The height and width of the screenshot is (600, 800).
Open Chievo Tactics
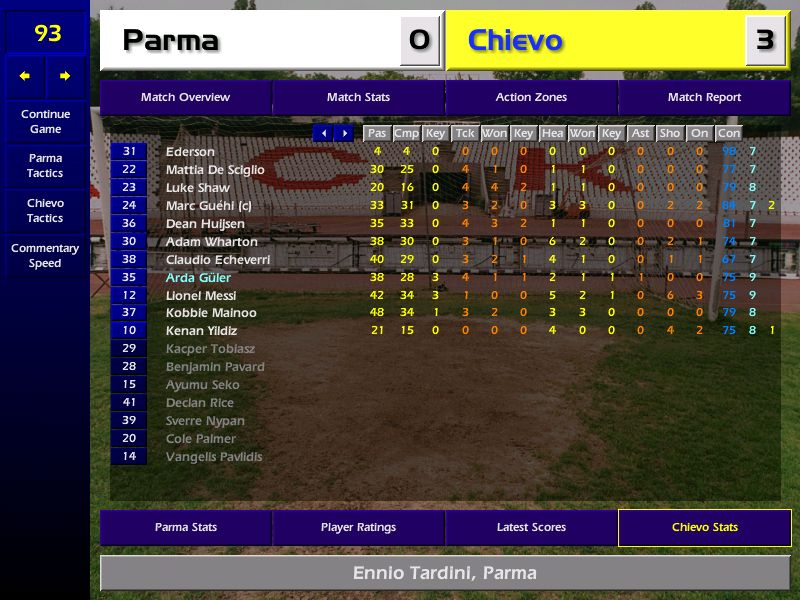(45, 211)
